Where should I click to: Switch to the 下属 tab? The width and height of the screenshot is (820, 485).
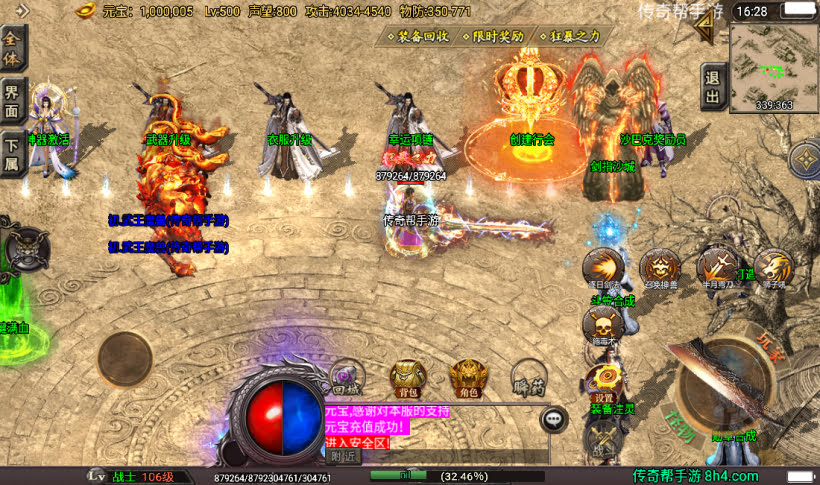coord(13,152)
